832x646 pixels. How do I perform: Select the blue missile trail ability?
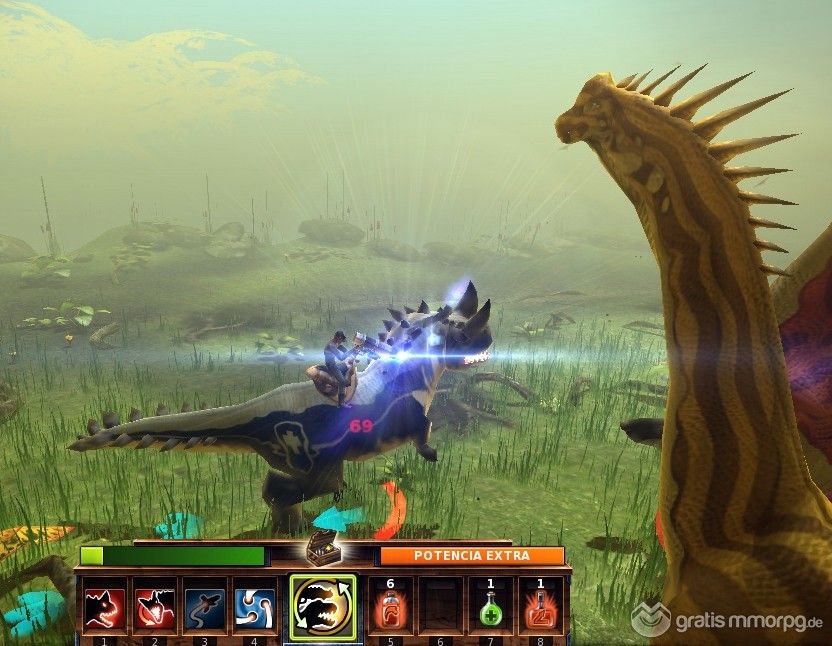[204, 606]
